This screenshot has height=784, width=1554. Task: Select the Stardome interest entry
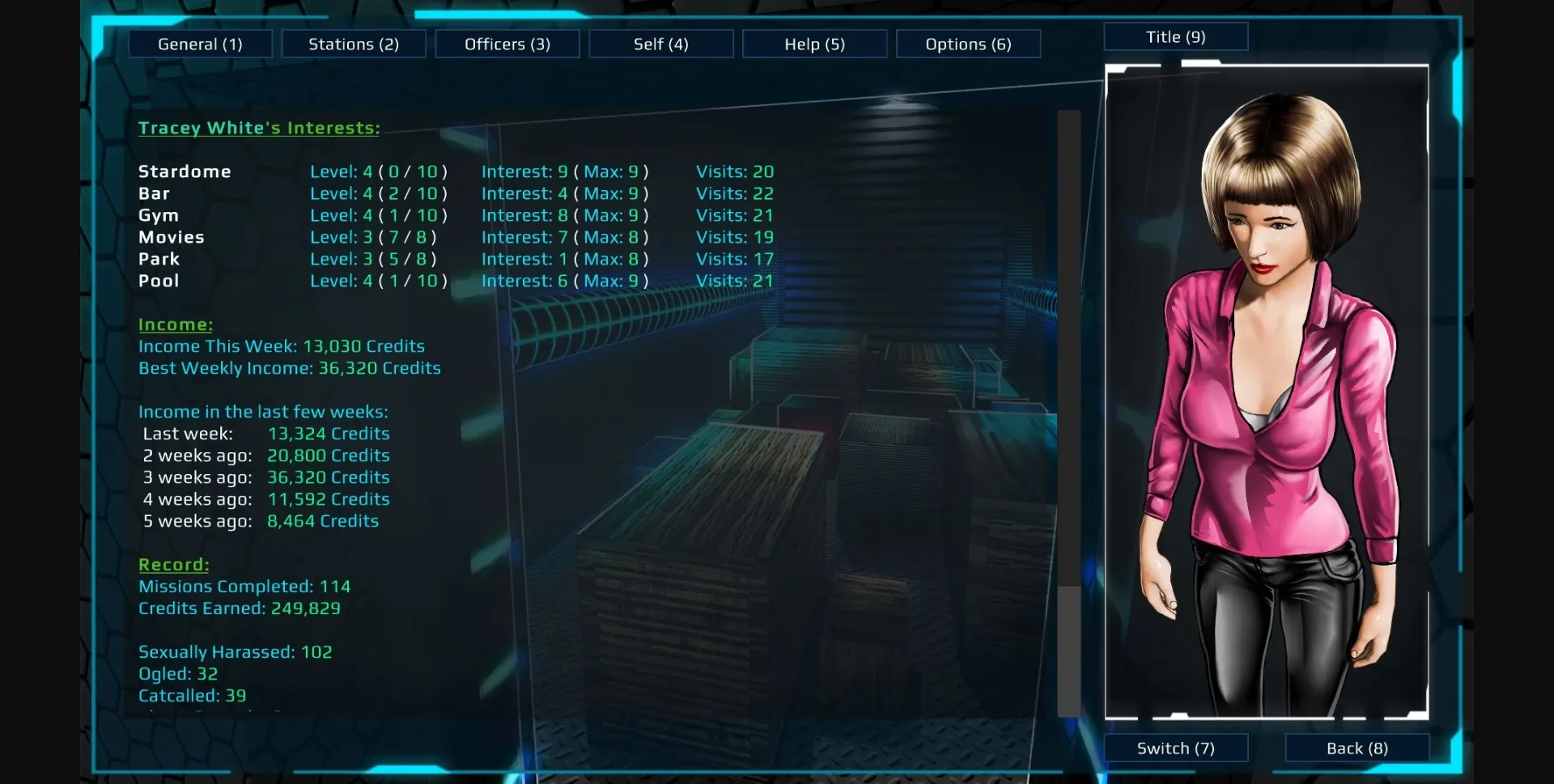[x=185, y=172]
